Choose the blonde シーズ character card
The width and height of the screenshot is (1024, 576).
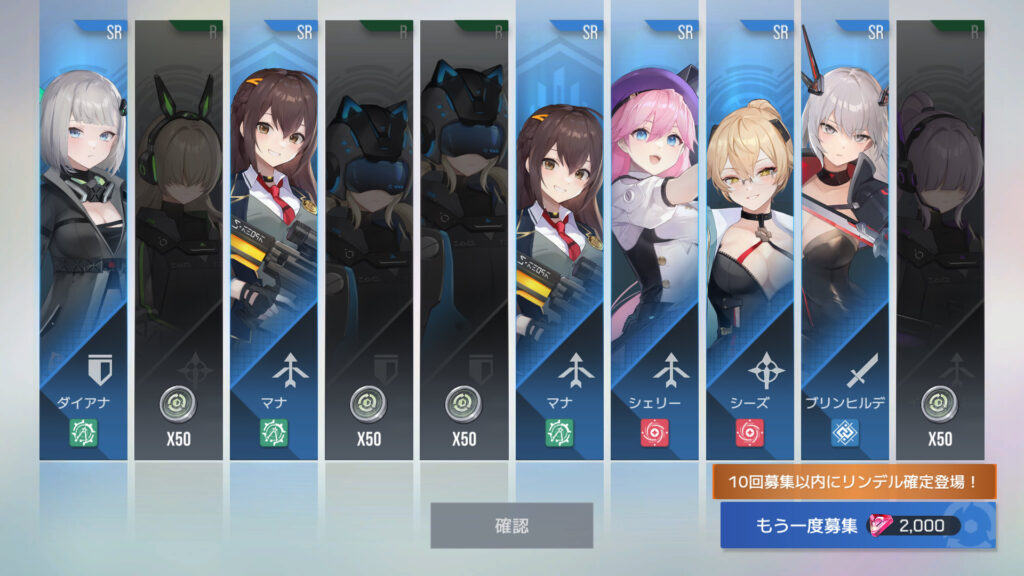(x=750, y=240)
